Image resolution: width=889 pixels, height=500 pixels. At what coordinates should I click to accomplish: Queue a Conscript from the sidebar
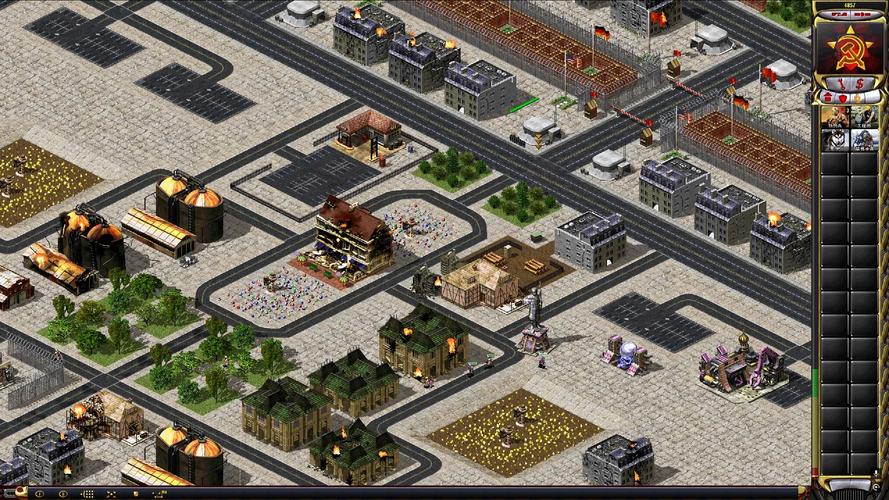click(x=835, y=116)
